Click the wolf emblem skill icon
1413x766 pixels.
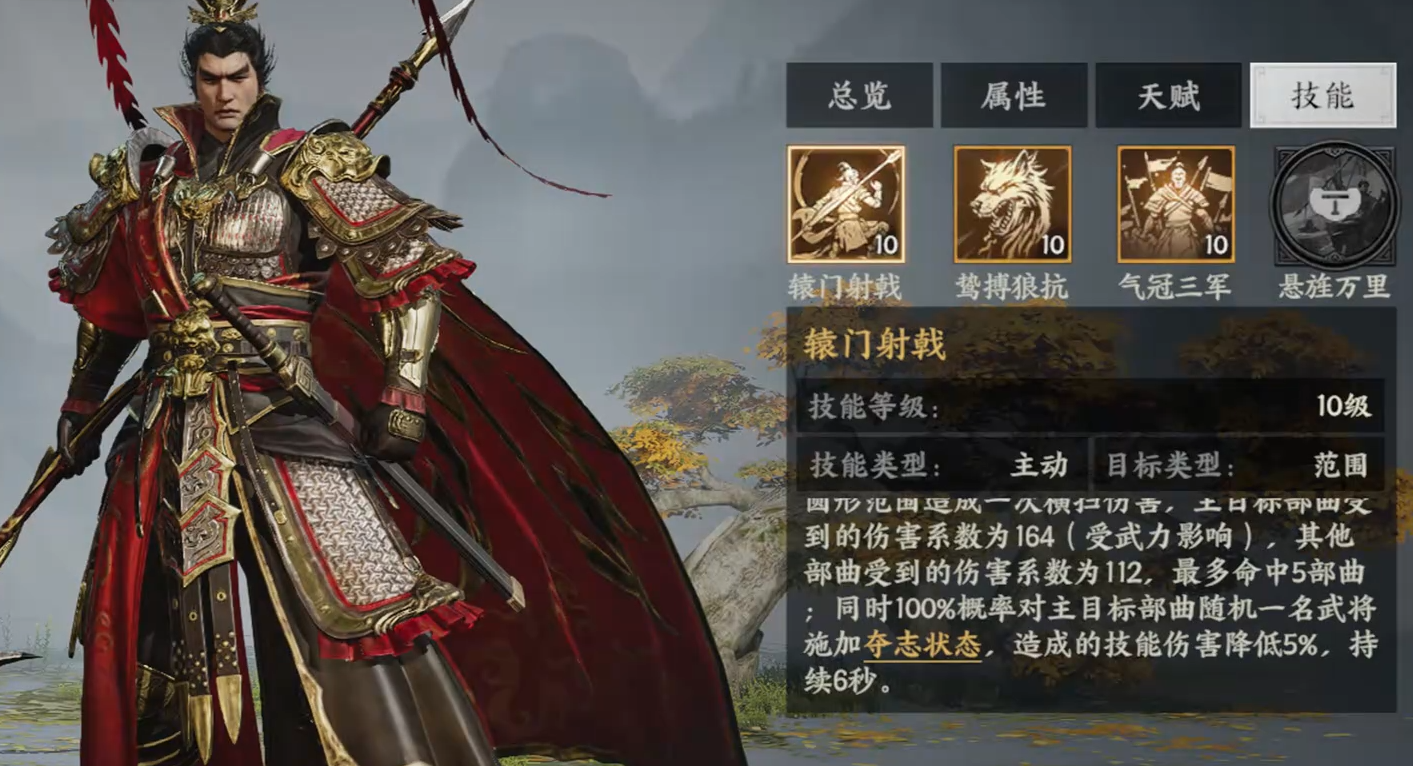tap(1011, 205)
